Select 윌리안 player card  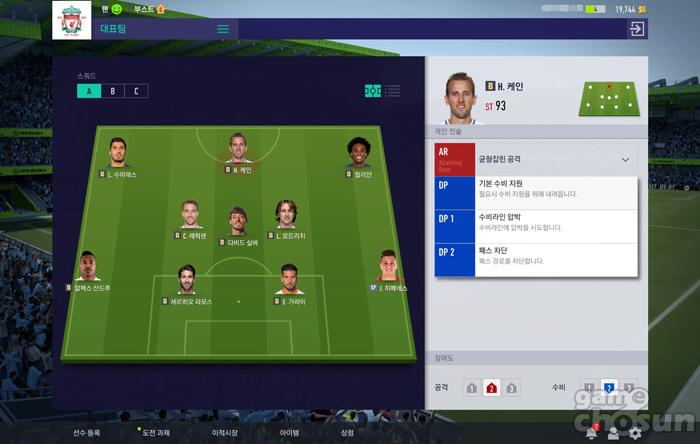tap(357, 157)
